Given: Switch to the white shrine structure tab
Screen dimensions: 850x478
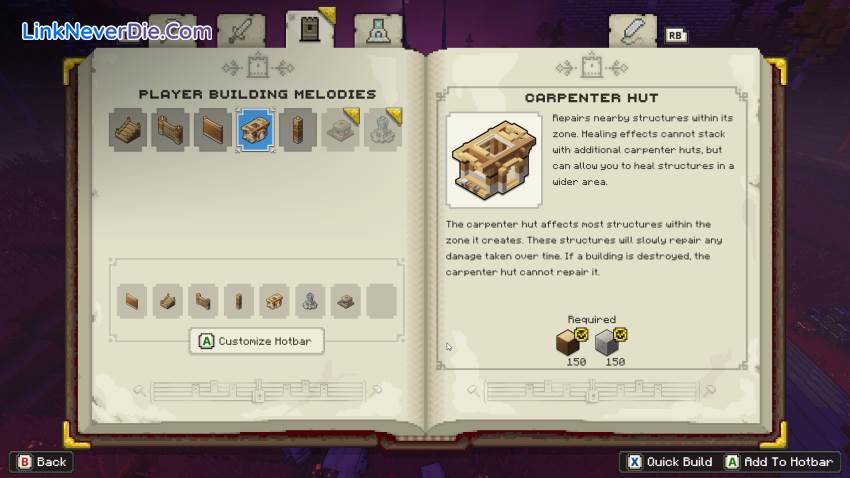Looking at the screenshot, I should click(x=378, y=31).
